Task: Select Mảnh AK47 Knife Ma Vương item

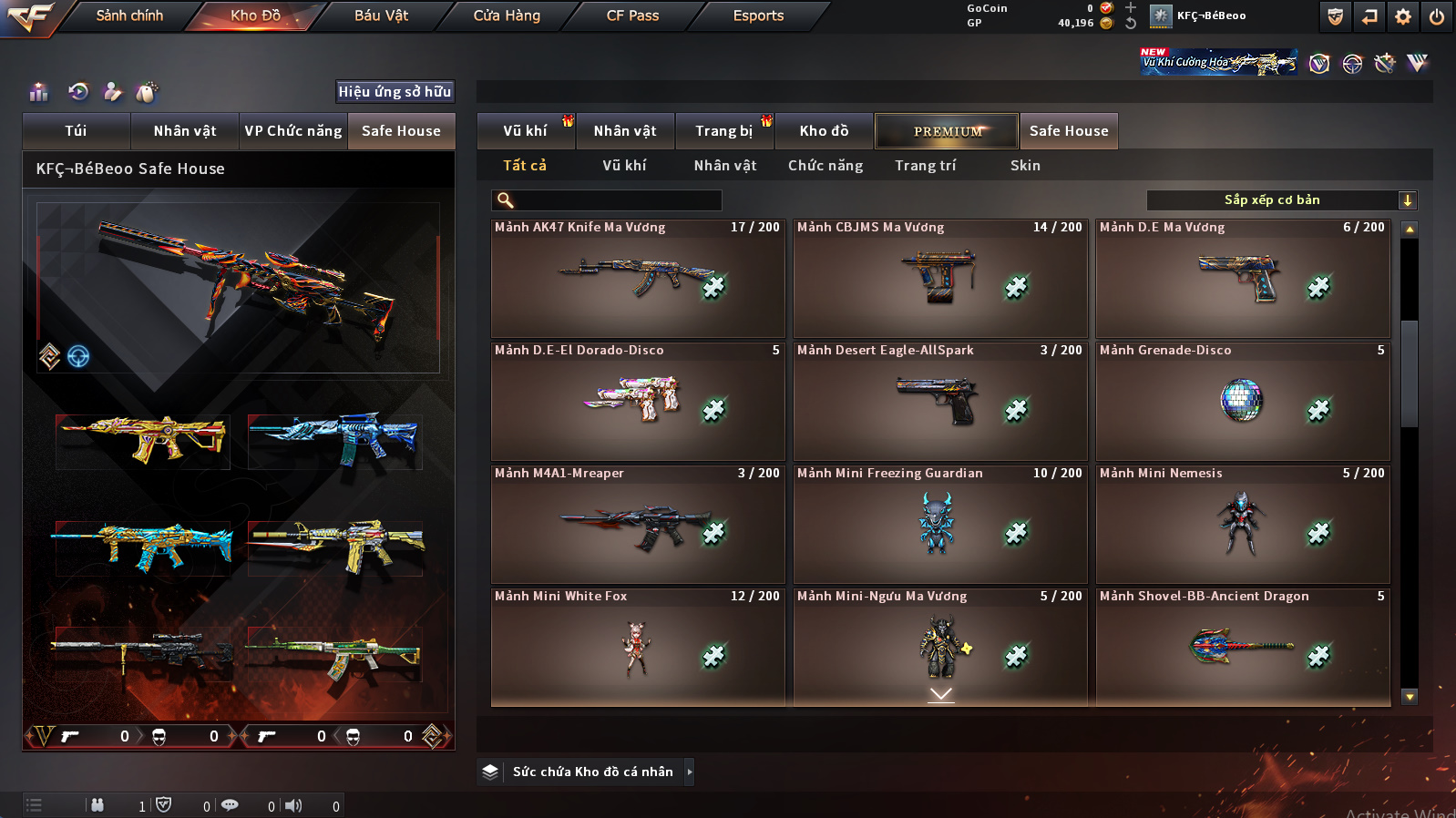Action: [x=637, y=279]
